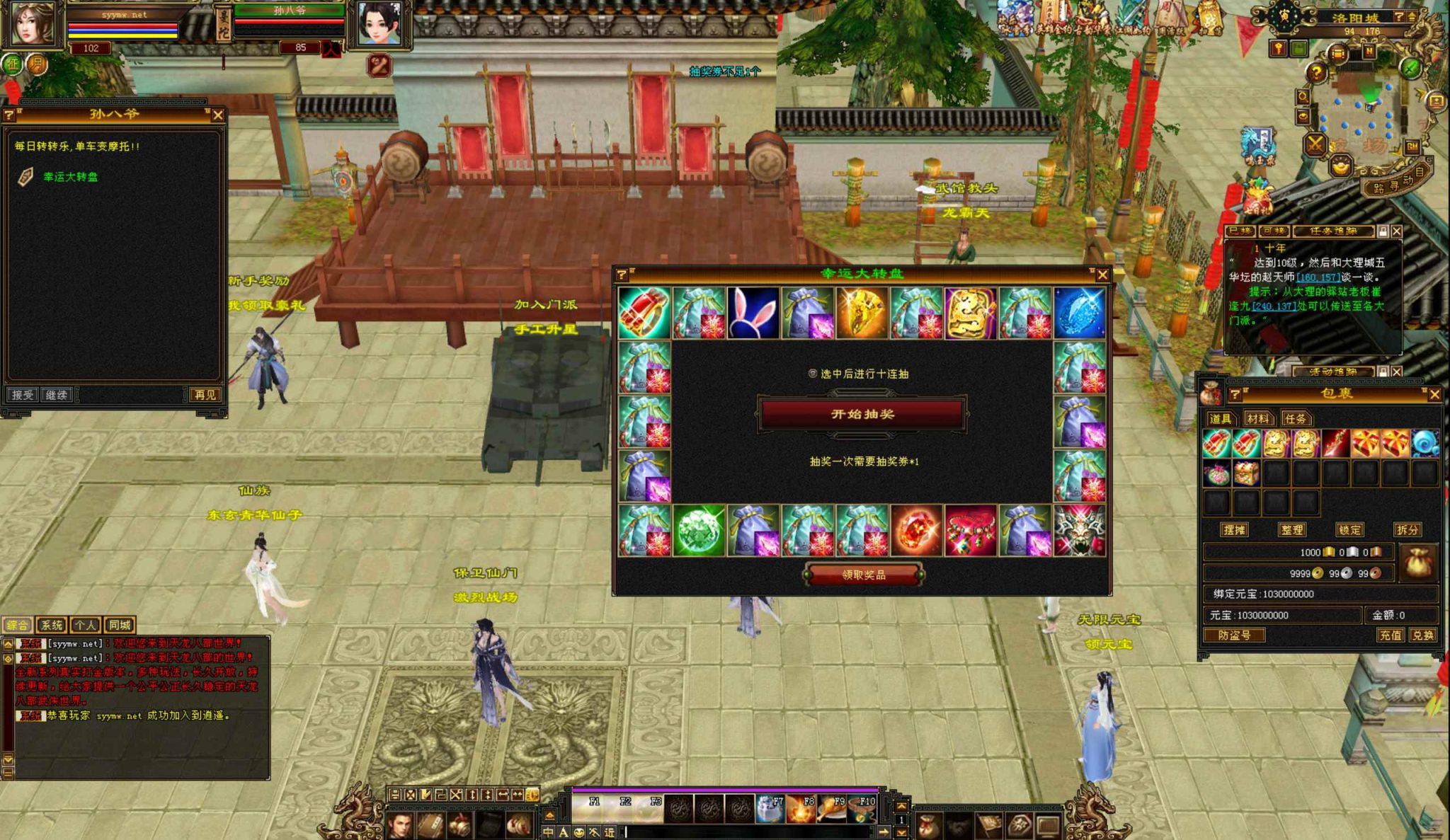
Task: Choose the 幸运大转盘 dialogue option
Action: (x=71, y=177)
